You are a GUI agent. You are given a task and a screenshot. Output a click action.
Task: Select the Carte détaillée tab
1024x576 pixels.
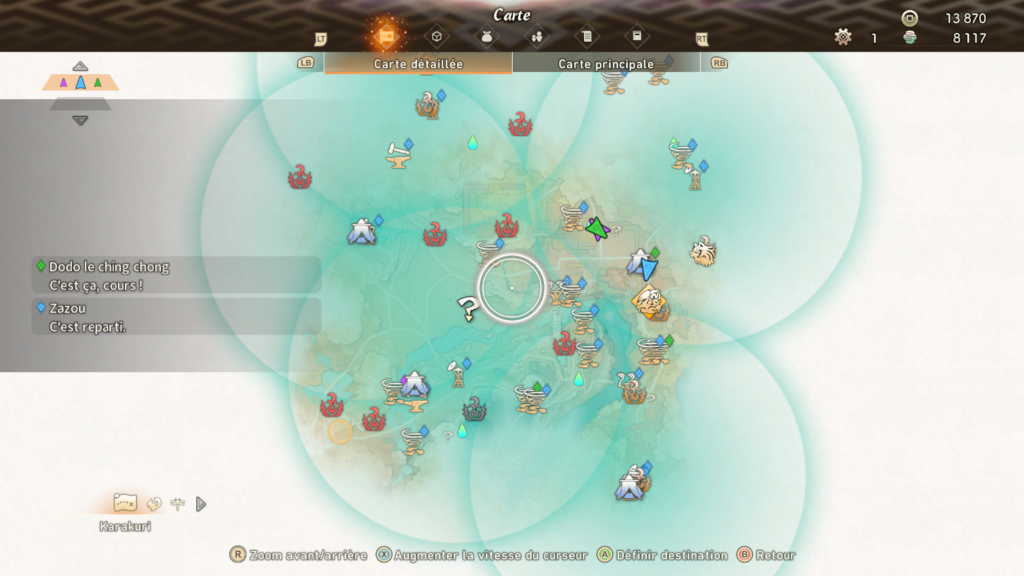(418, 63)
